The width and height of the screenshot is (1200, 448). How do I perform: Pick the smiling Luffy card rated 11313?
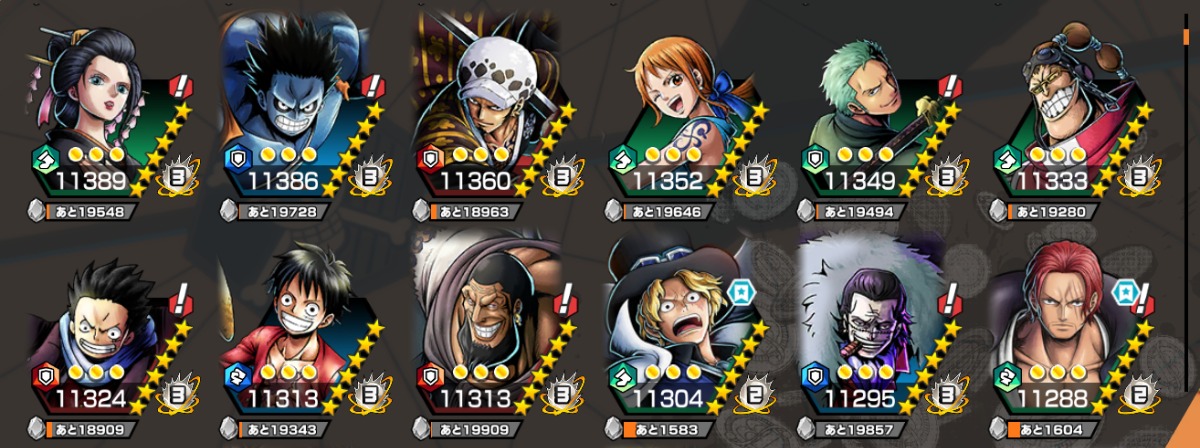point(295,335)
